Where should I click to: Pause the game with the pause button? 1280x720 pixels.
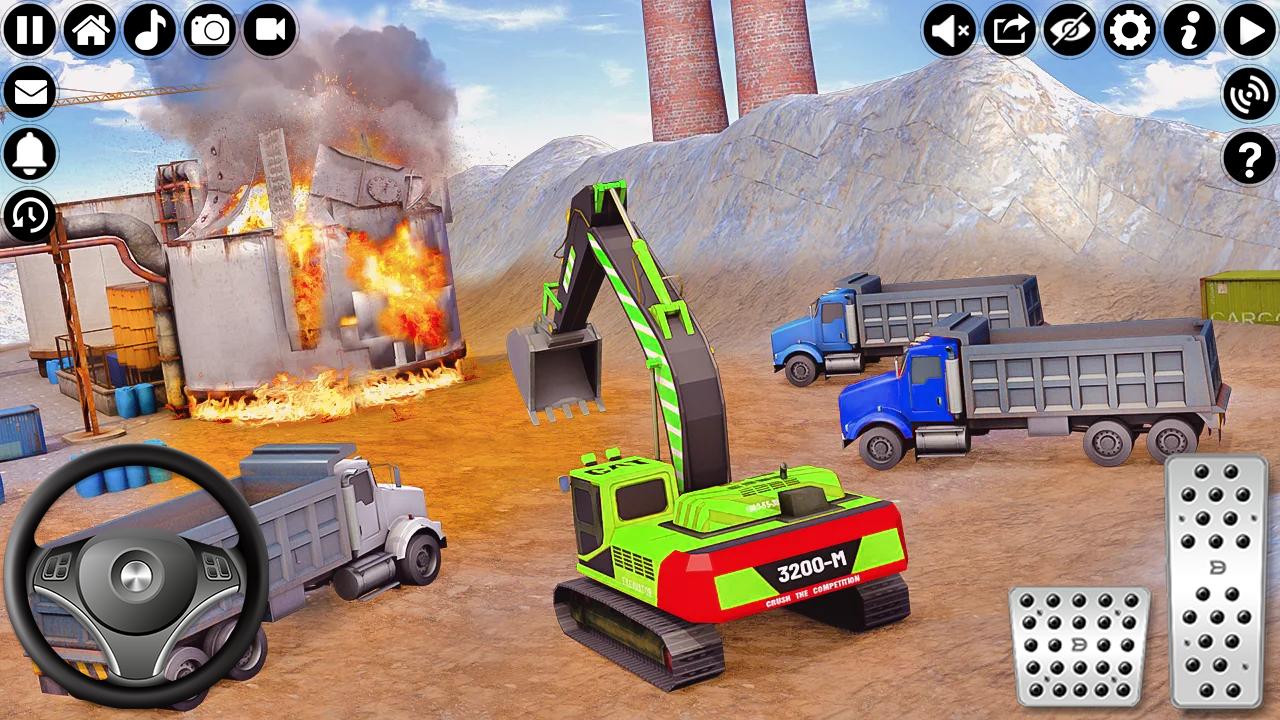click(x=30, y=30)
